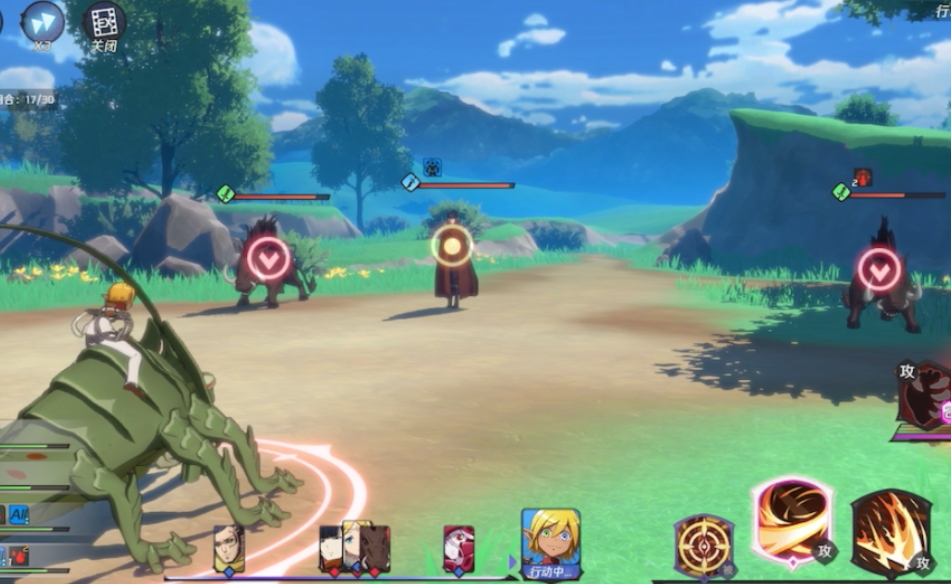Viewport: 951px width, 584px height.
Task: Select the red fist skill icon
Action: click(x=926, y=395)
